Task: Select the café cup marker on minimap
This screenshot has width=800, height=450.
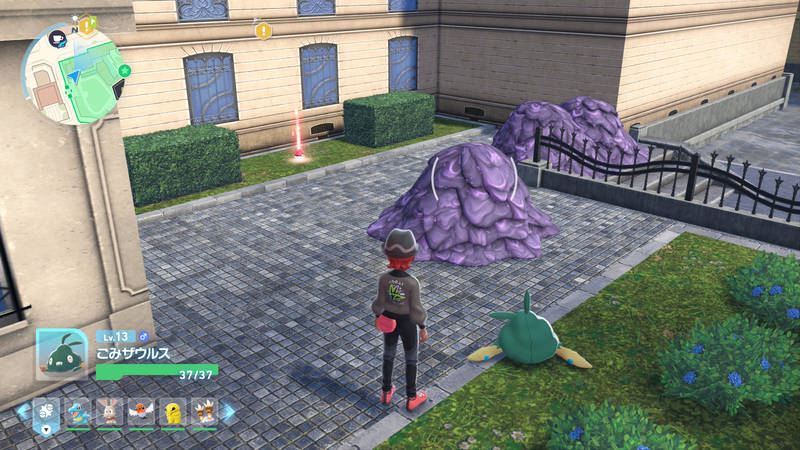Action: point(56,39)
